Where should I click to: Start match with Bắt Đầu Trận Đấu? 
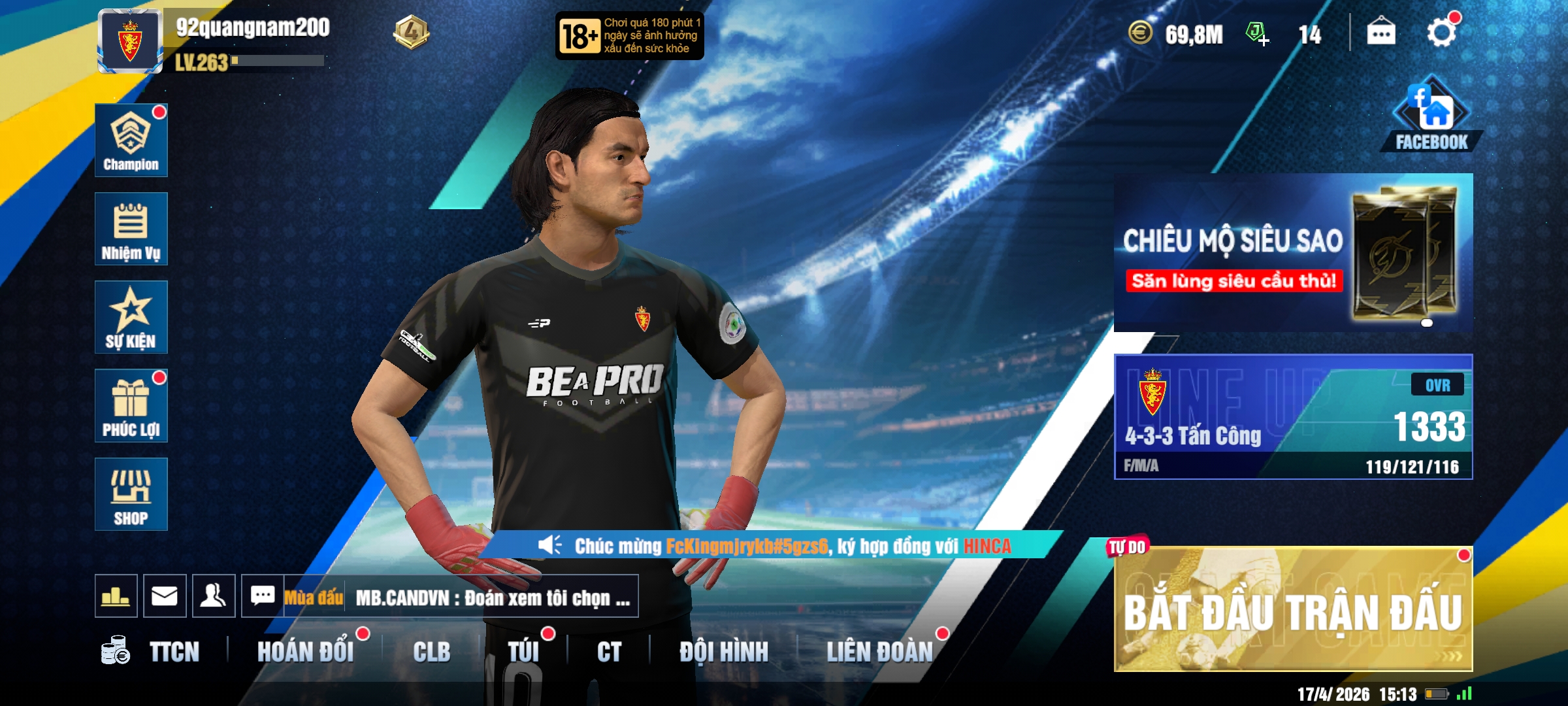tap(1293, 610)
